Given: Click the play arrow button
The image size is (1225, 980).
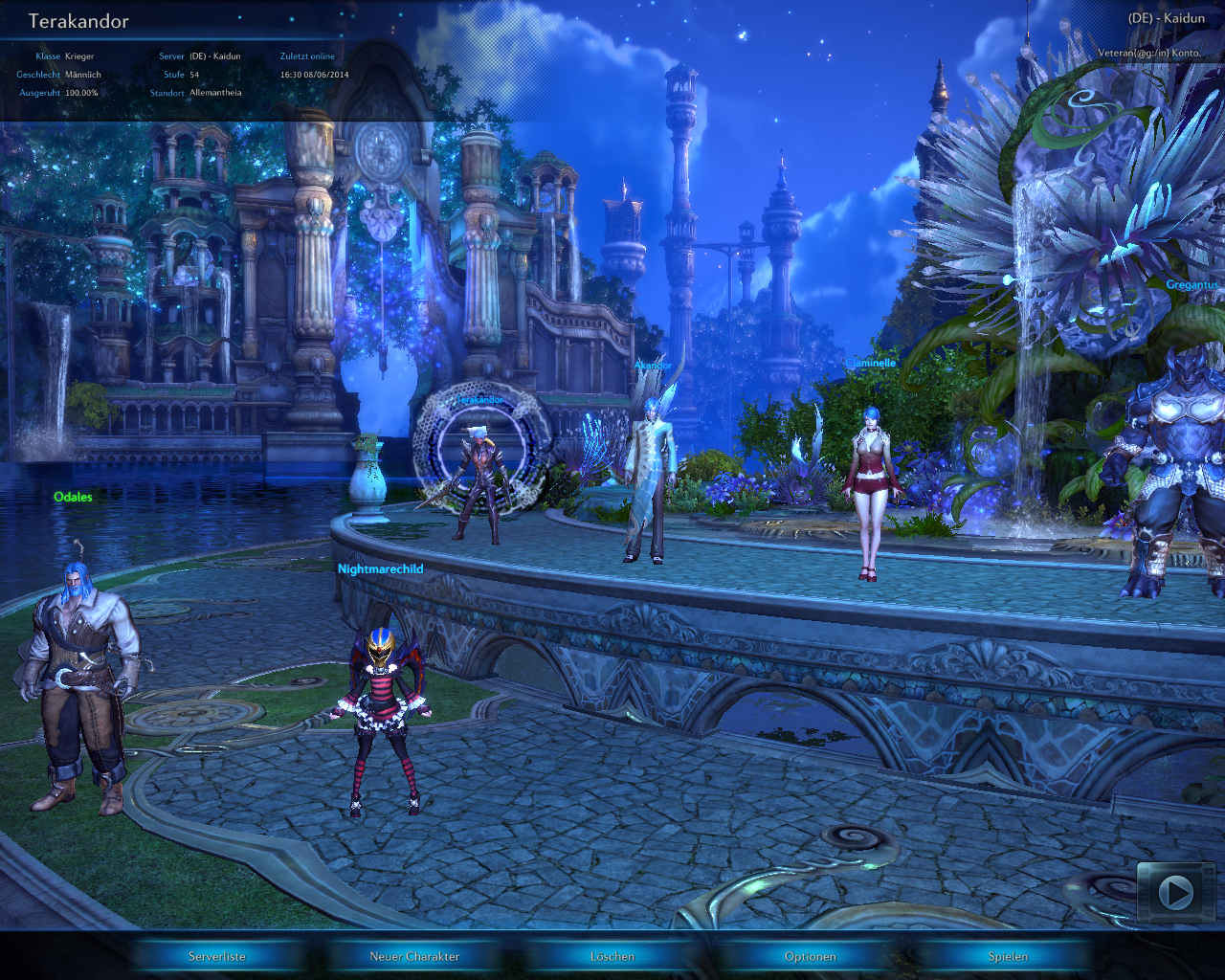Looking at the screenshot, I should (1175, 893).
